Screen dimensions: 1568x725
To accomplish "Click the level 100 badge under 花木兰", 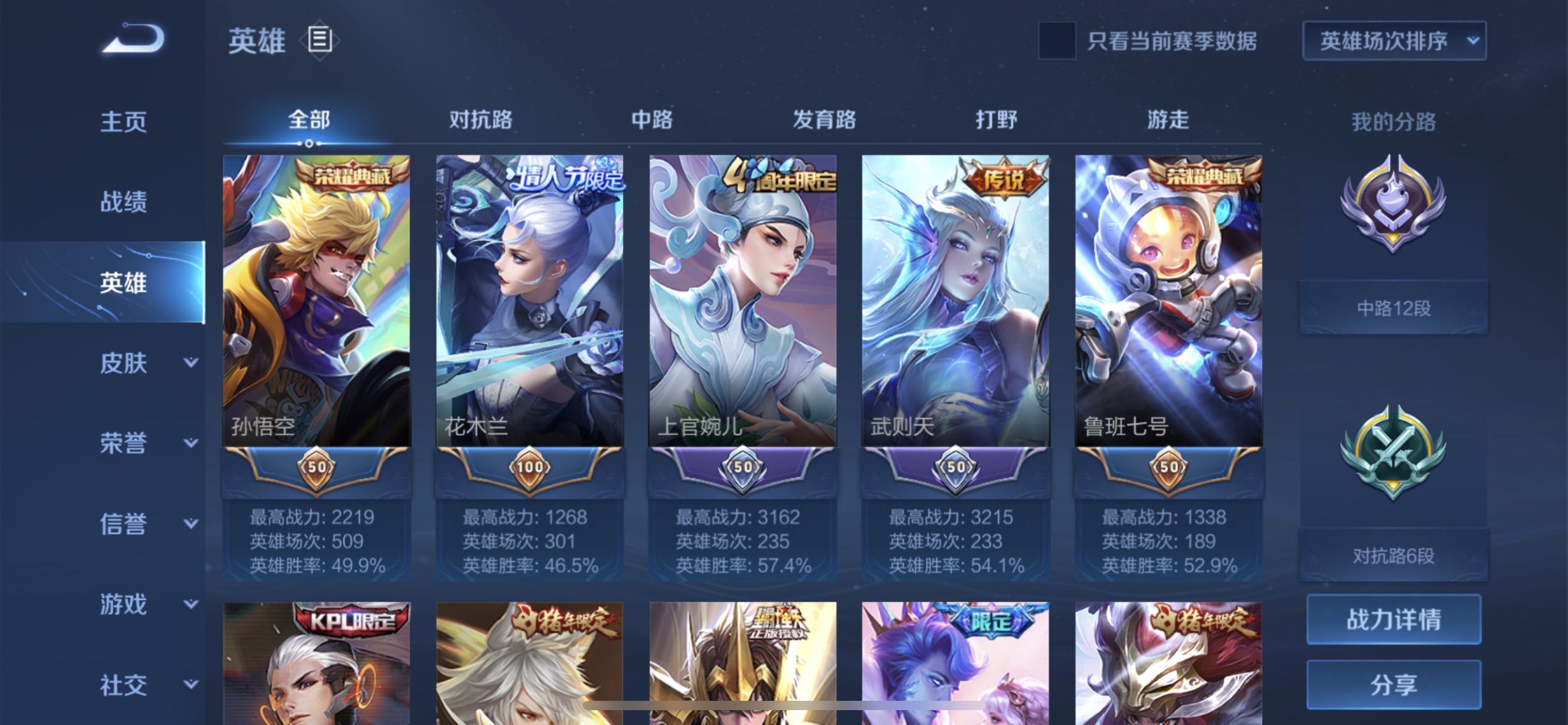I will [529, 469].
